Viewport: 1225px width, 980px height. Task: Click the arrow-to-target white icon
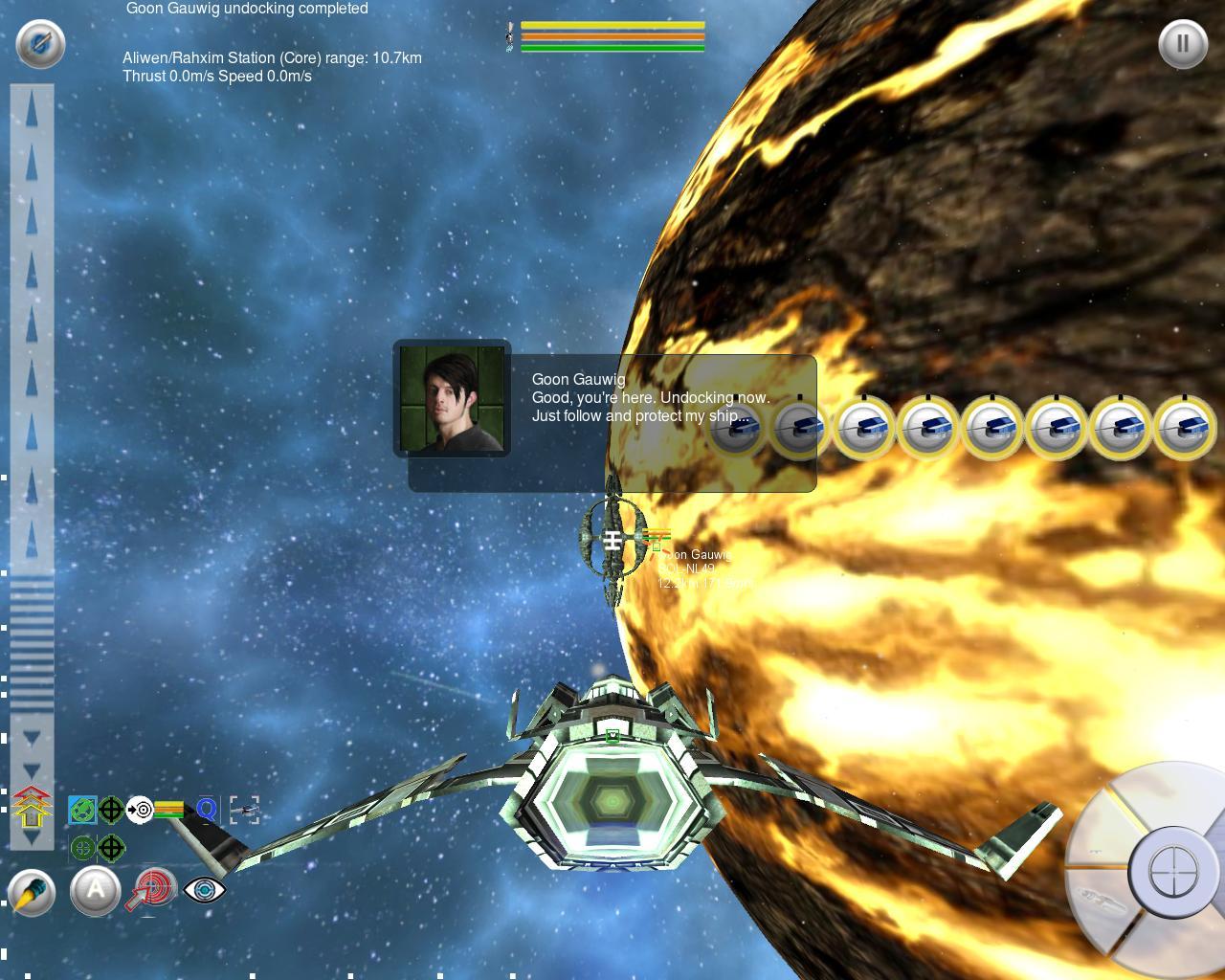(x=140, y=810)
